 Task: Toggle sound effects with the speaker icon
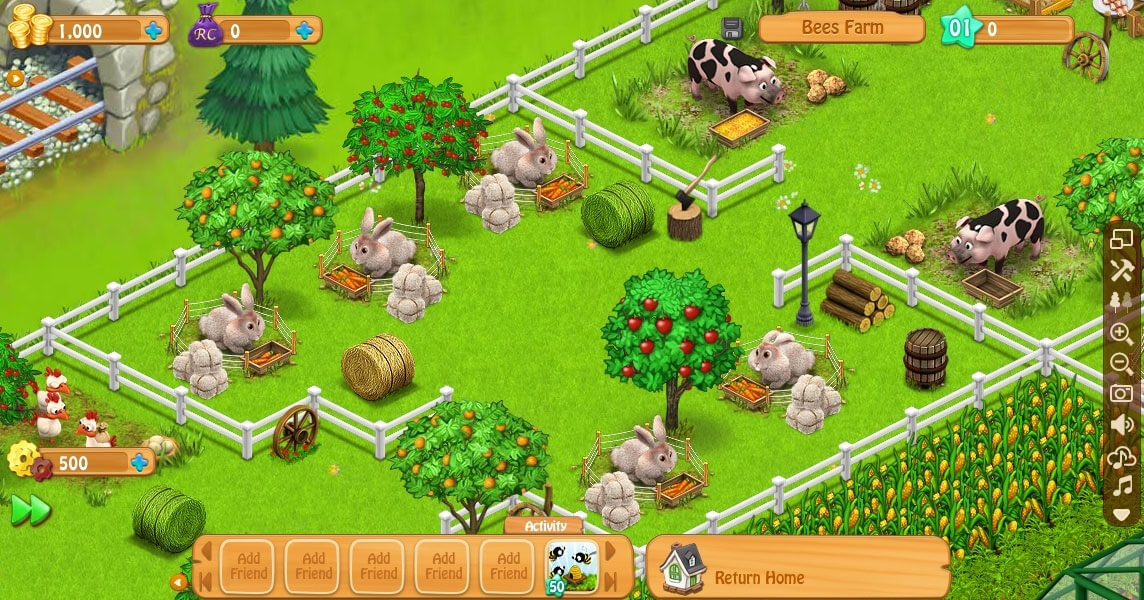point(1122,425)
